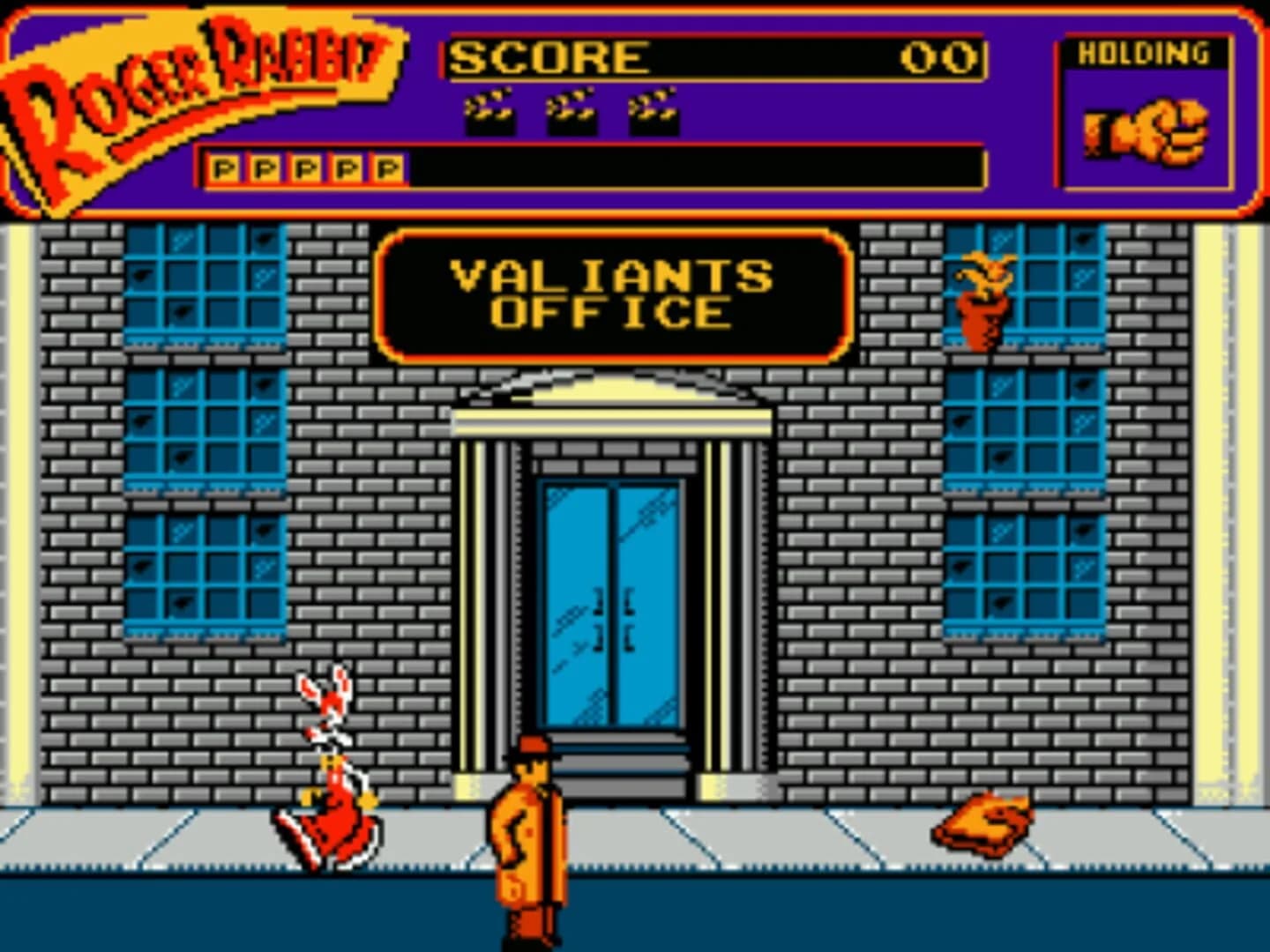Toggle the fourth P indicator
The width and height of the screenshot is (1270, 952).
click(346, 167)
